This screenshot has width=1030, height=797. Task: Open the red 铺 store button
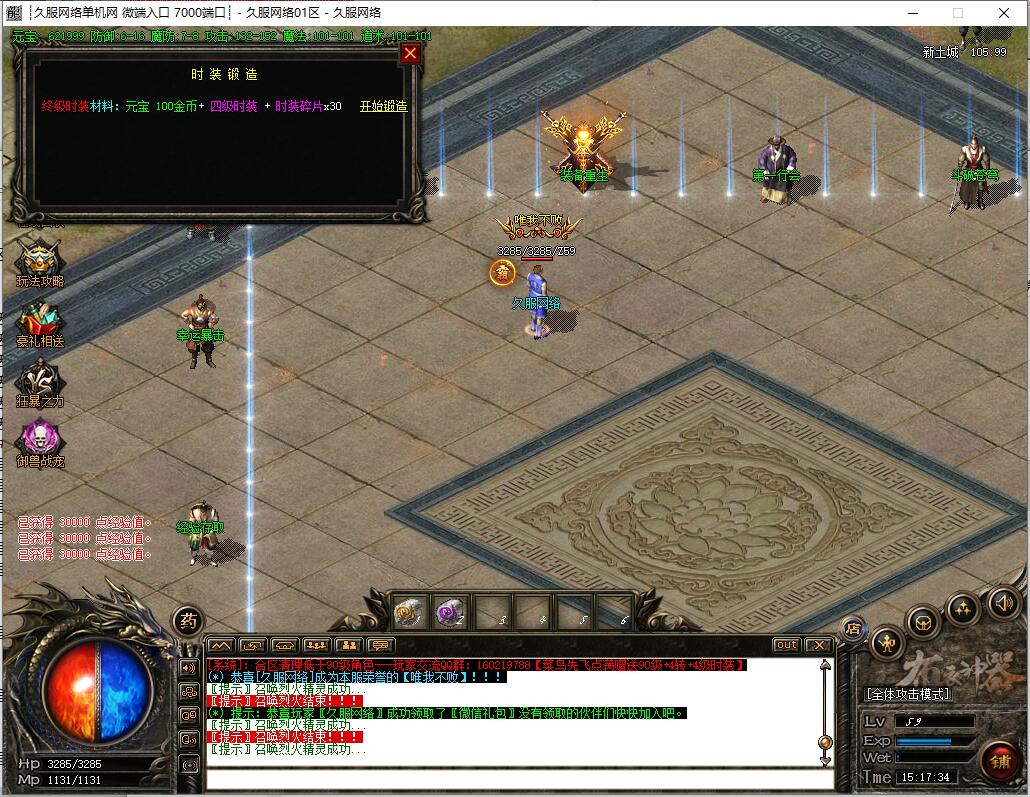coord(998,762)
